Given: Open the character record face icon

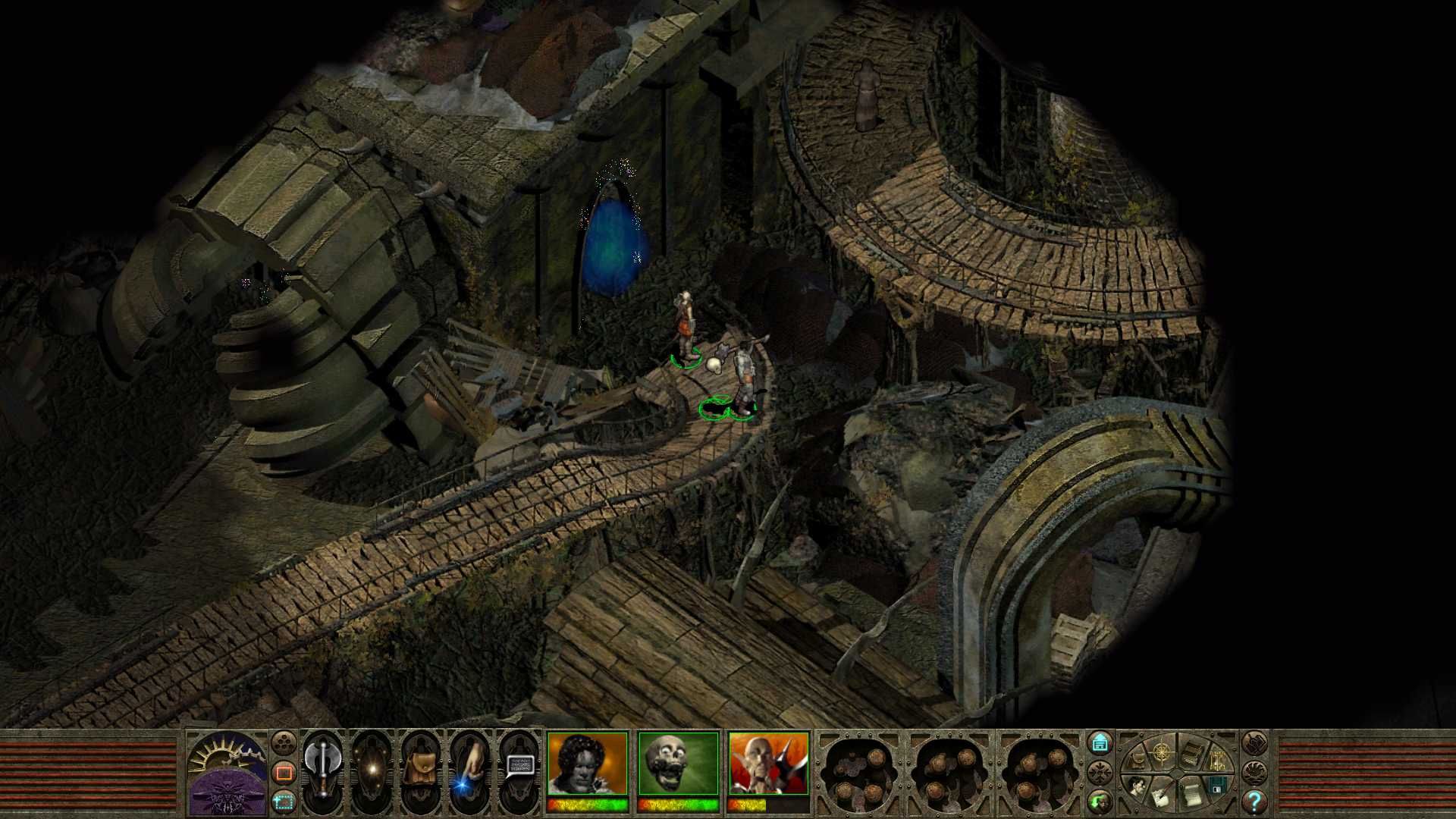Looking at the screenshot, I should pyautogui.click(x=1135, y=786).
